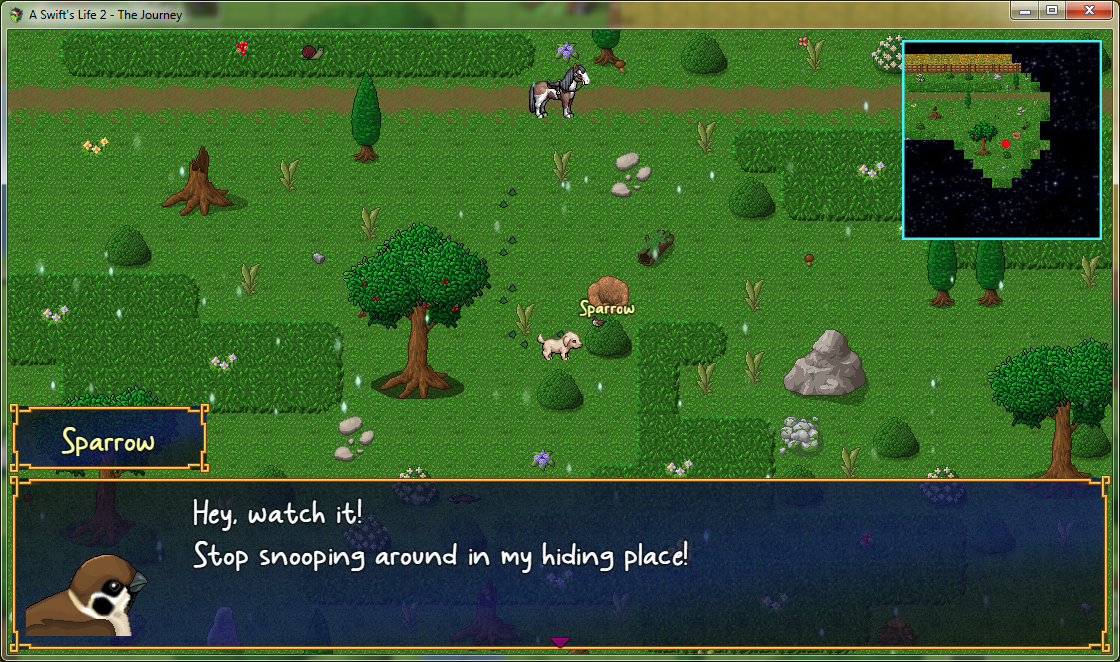Image resolution: width=1120 pixels, height=662 pixels.
Task: Click the minimap in the corner
Action: tap(1001, 140)
